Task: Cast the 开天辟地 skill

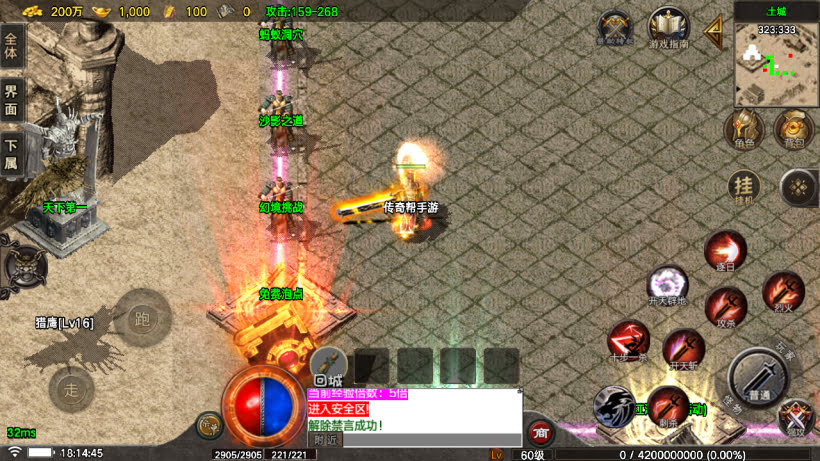Action: [667, 286]
